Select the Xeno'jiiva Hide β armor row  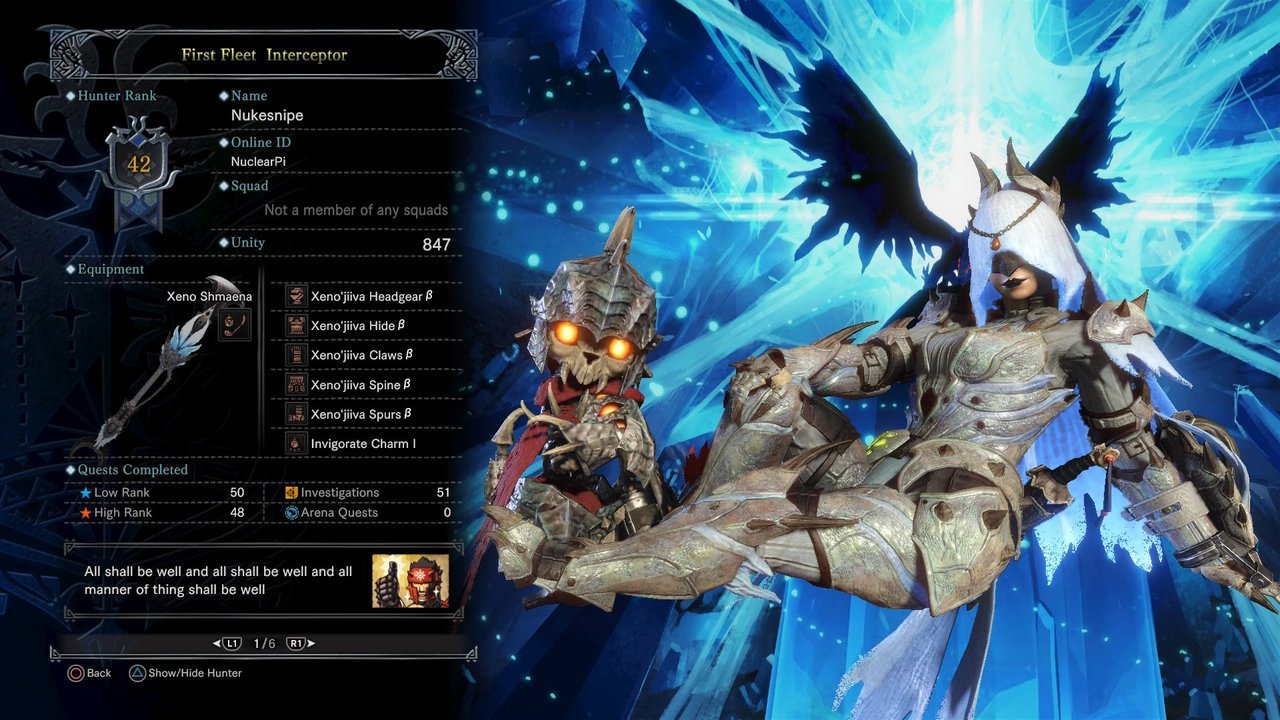365,325
